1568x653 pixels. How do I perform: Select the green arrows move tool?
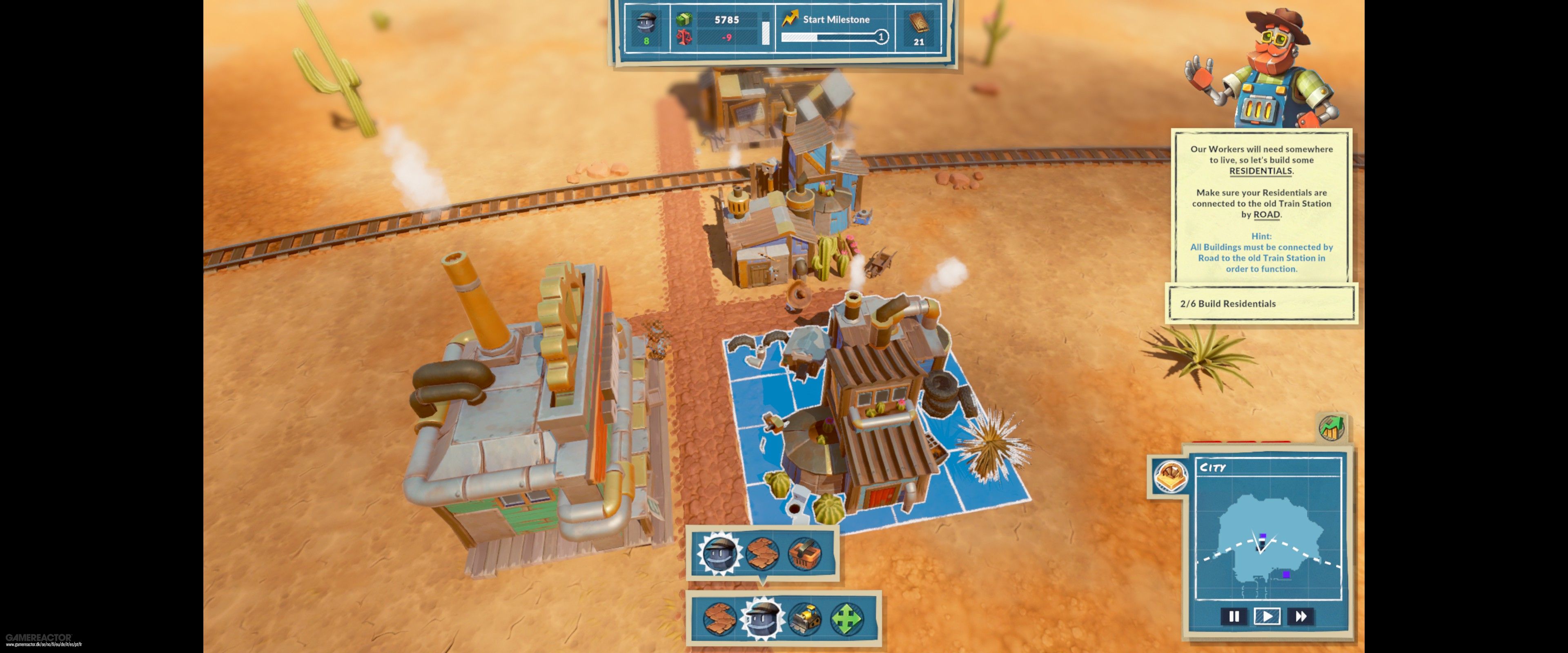coord(847,619)
